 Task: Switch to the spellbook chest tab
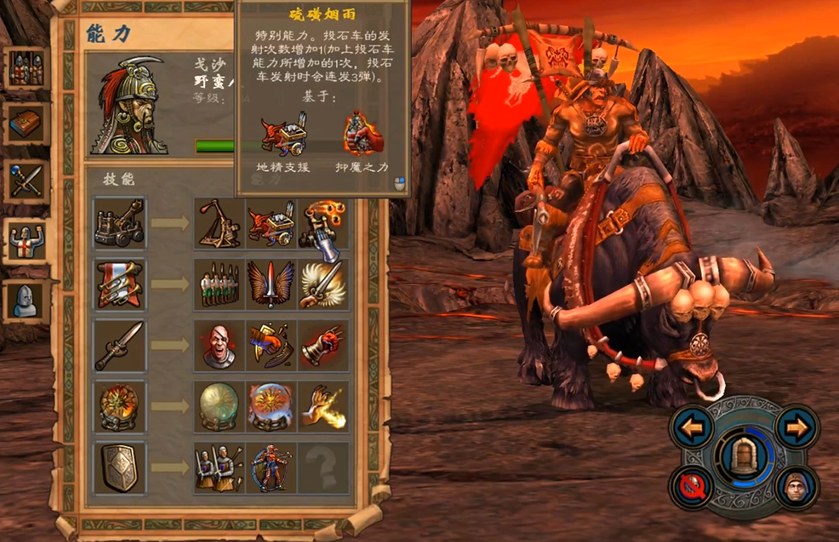25,124
